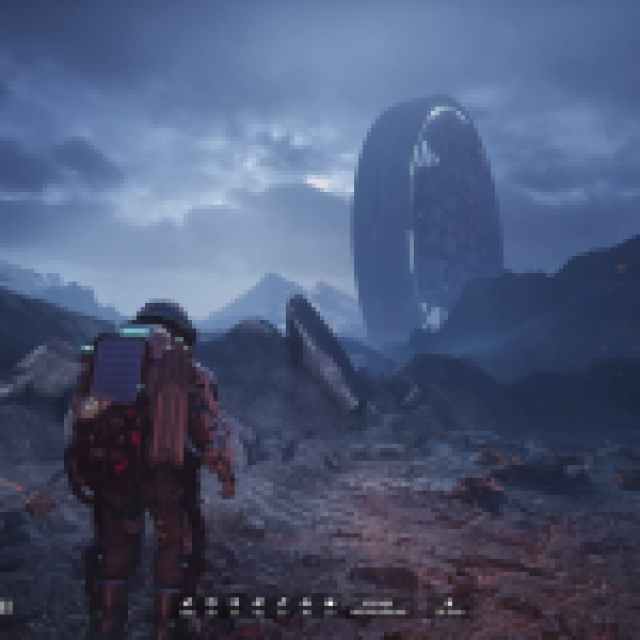Select the rightmost slot in the hotbar icon row
Image resolution: width=640 pixels, height=640 pixels.
[331, 602]
